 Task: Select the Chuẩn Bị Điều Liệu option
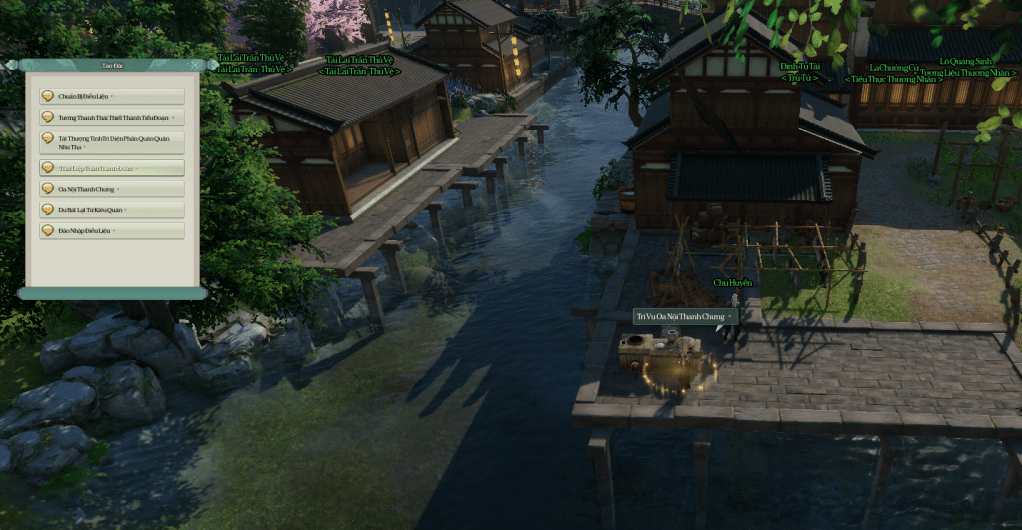[x=112, y=96]
